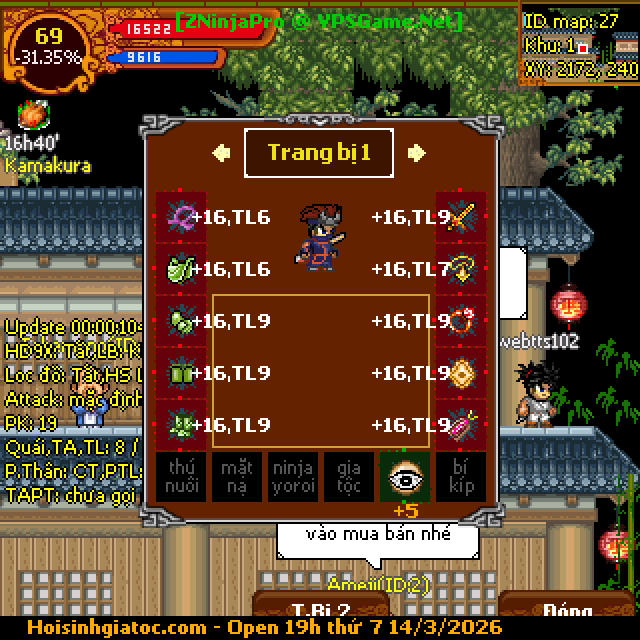Screen dimensions: 640x640
Task: Select the gold necklace equipment slot
Action: click(460, 269)
